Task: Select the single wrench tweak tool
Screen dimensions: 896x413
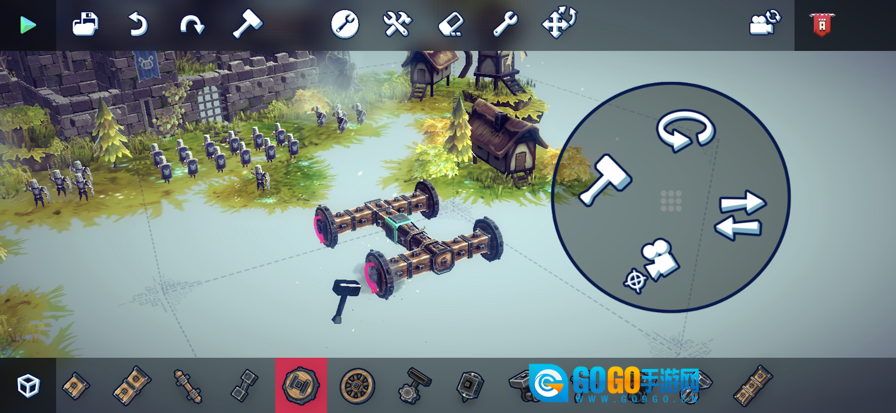Action: point(505,24)
